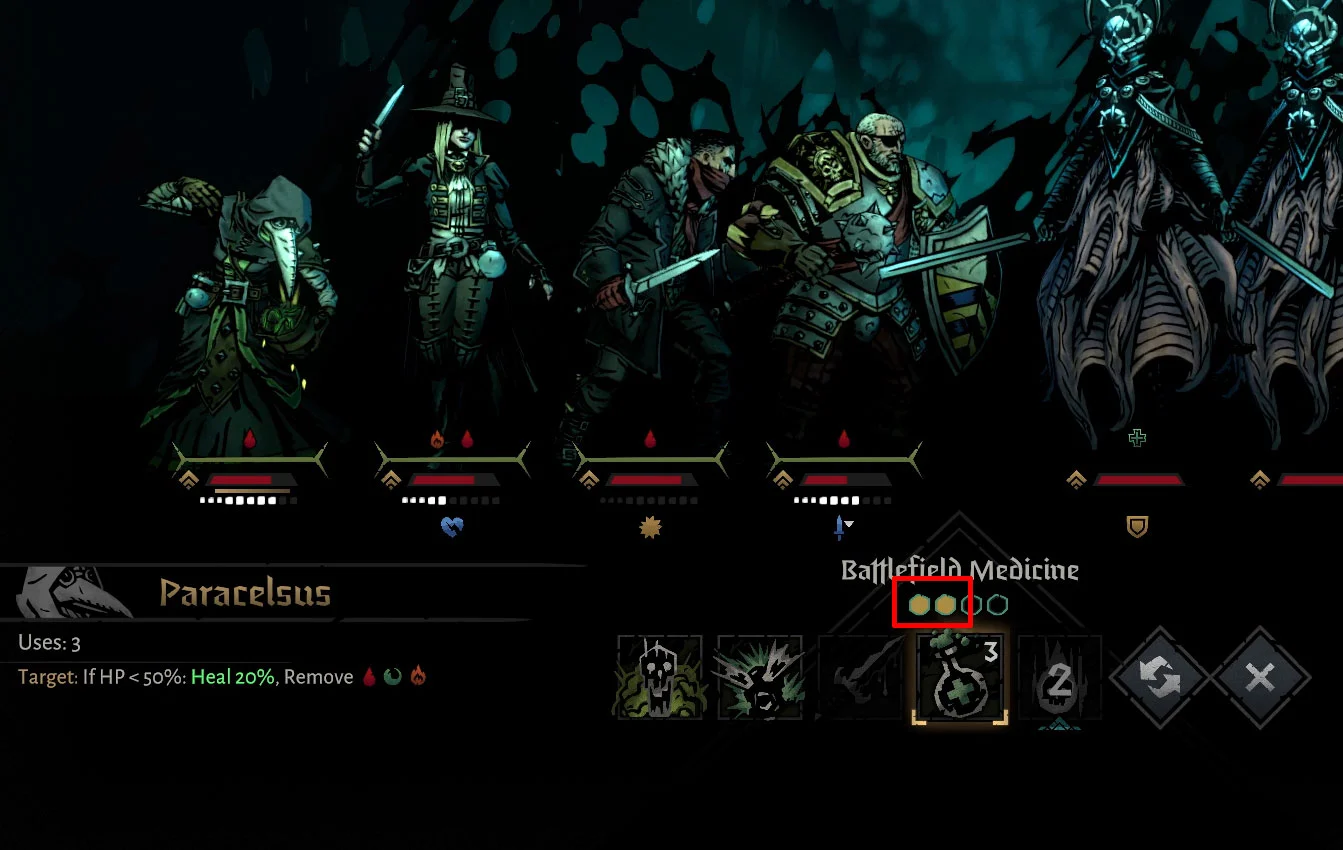
Task: Select the Noxious Blast skull skill
Action: (660, 678)
